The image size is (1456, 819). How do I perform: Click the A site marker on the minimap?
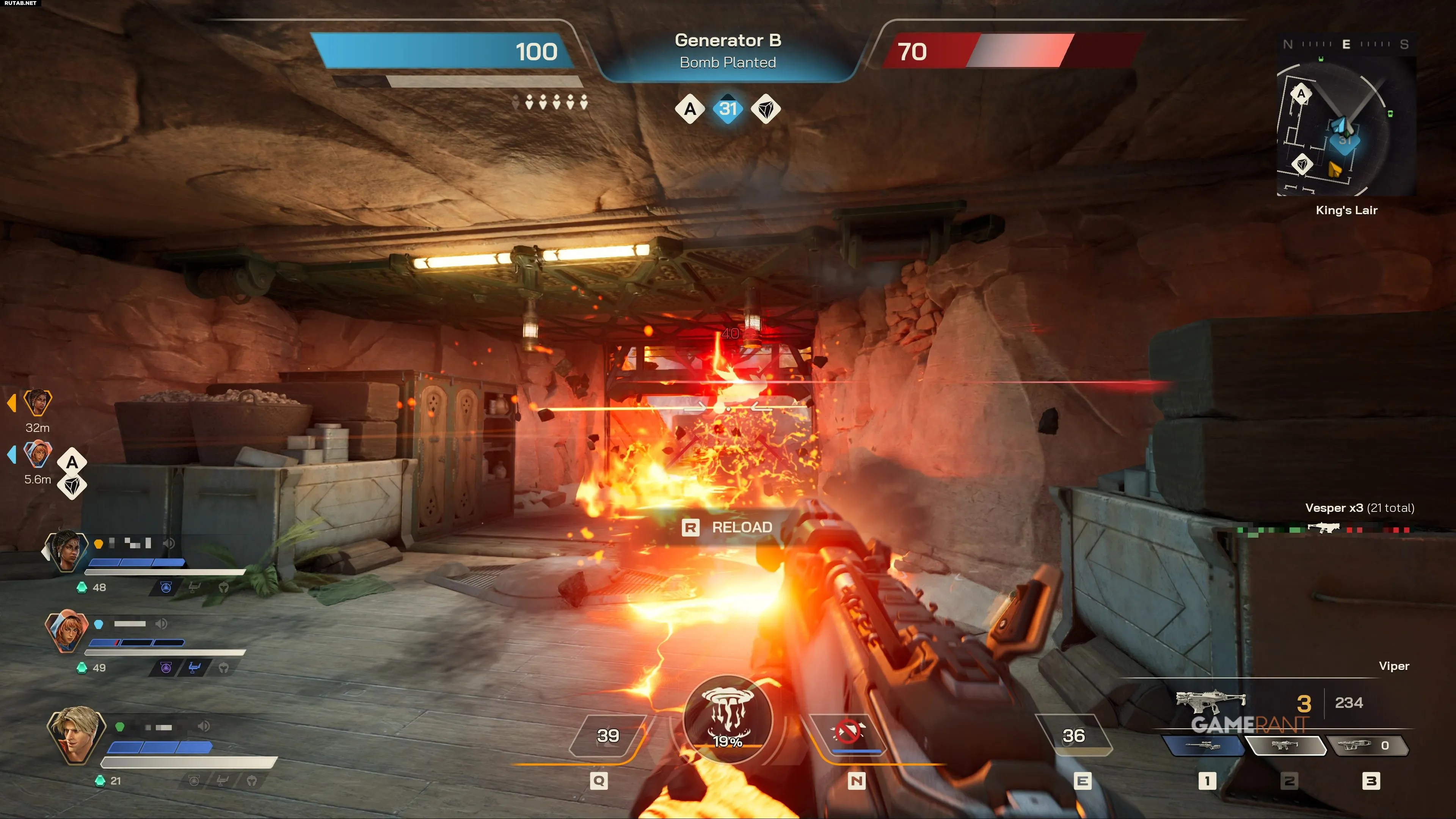coord(1301,94)
